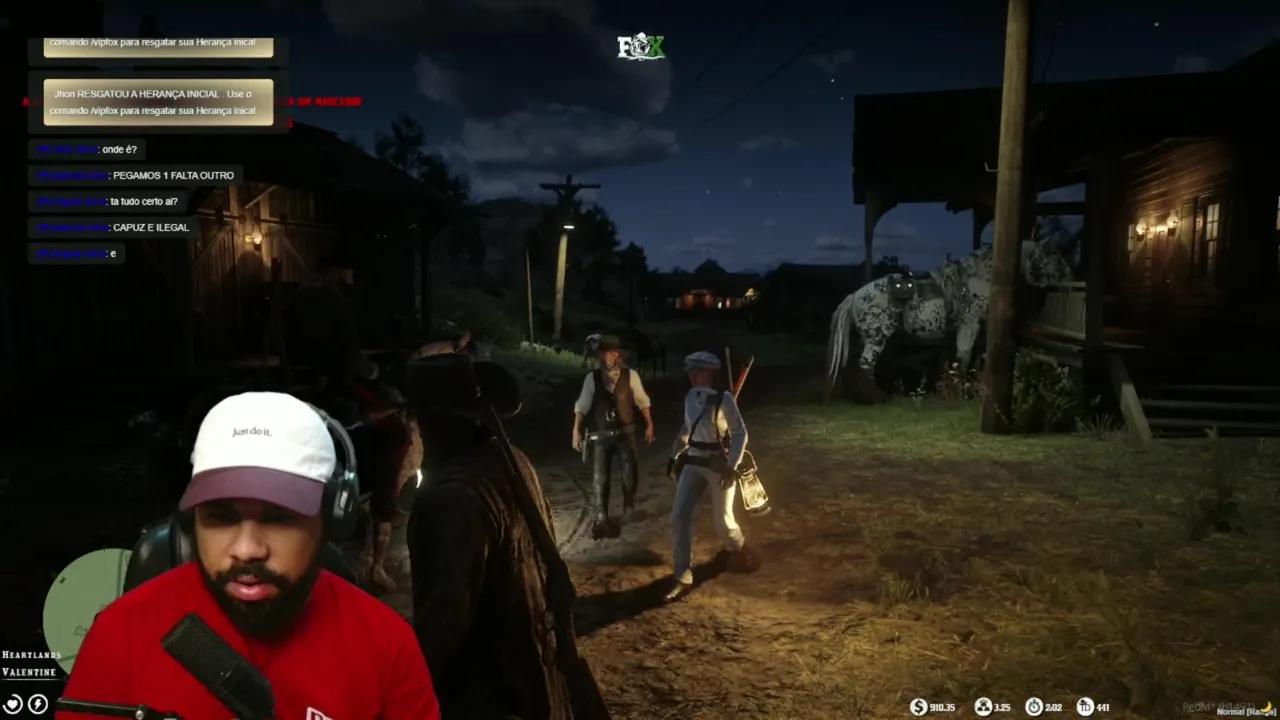Collapse the top Herança inicial announcement box
The image size is (1280, 720).
coord(157,41)
